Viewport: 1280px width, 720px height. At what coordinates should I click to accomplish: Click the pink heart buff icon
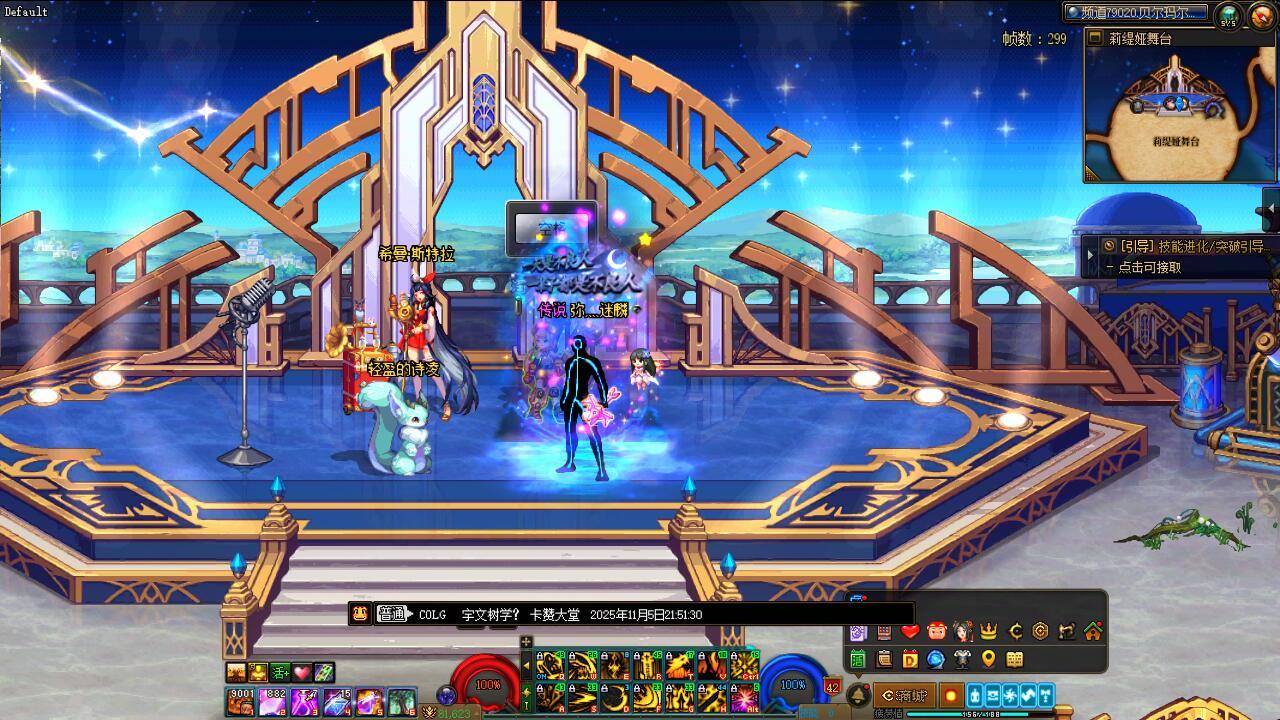tap(301, 673)
